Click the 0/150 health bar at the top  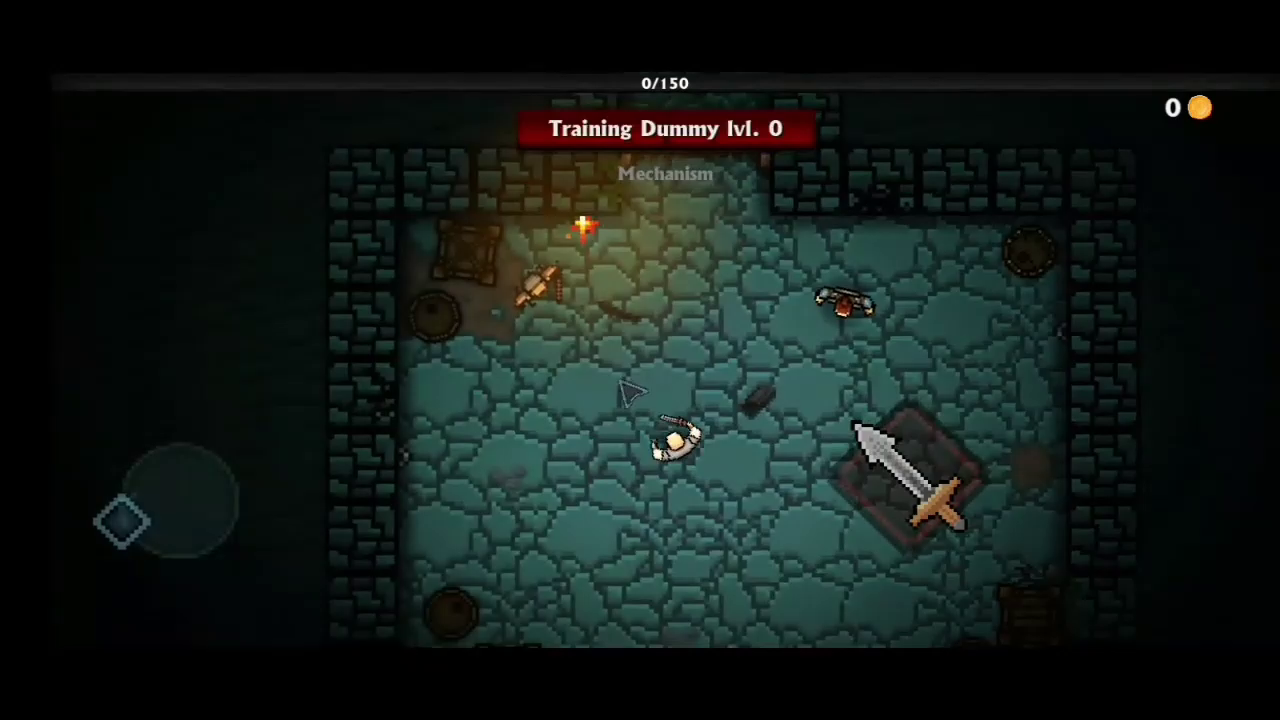point(664,84)
